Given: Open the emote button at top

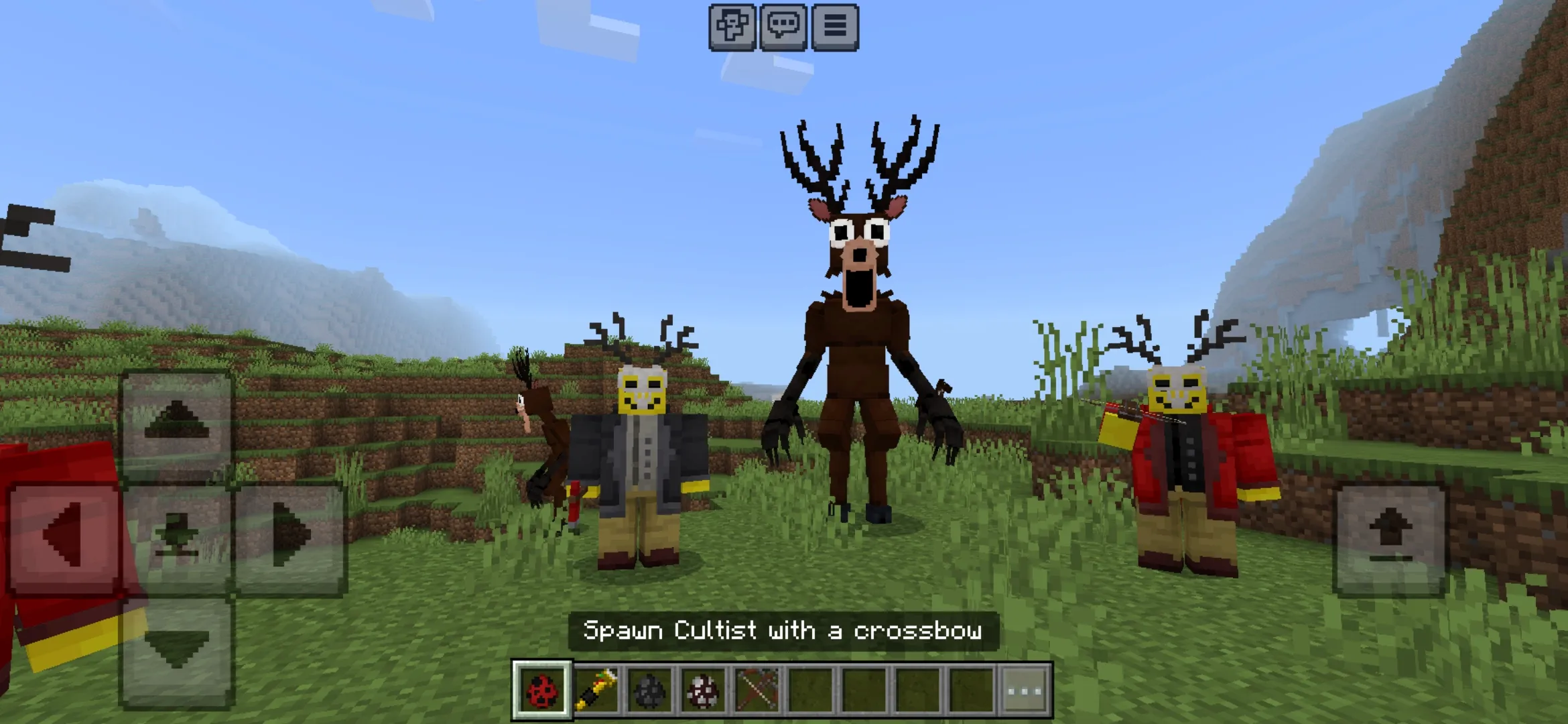Looking at the screenshot, I should [x=732, y=27].
